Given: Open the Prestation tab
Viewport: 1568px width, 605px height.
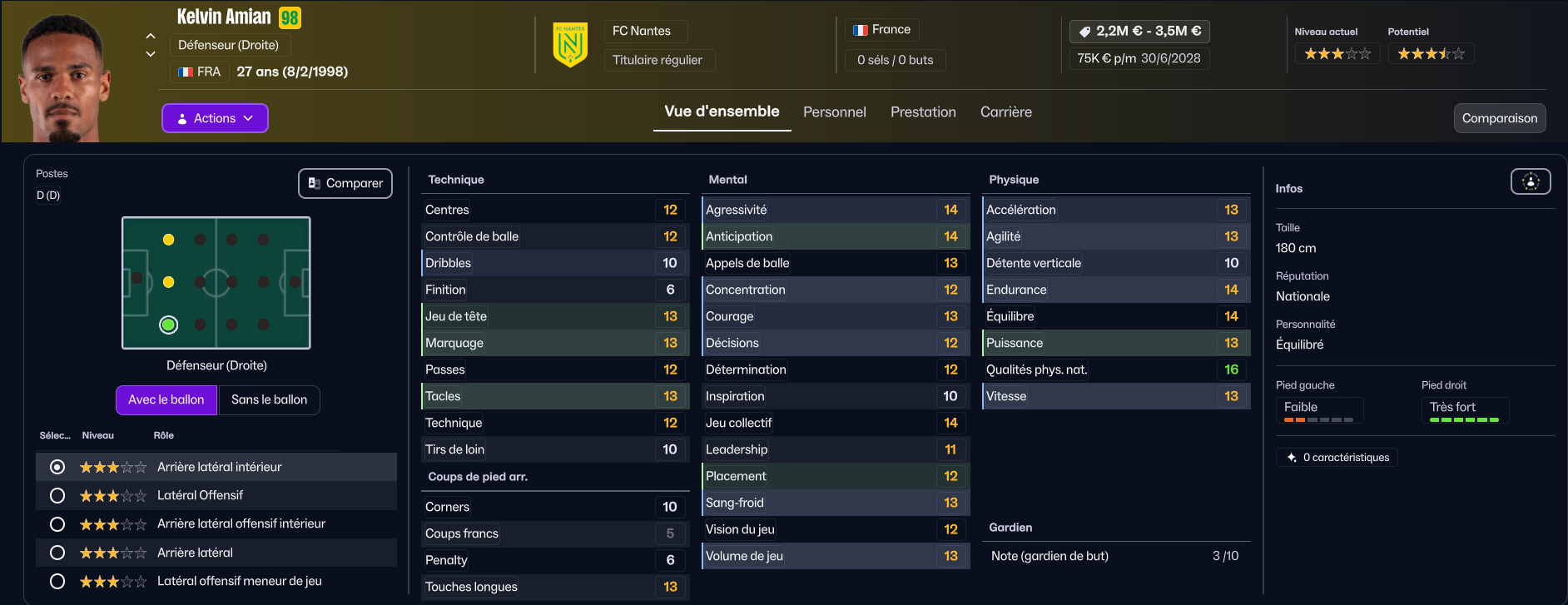Looking at the screenshot, I should point(923,112).
